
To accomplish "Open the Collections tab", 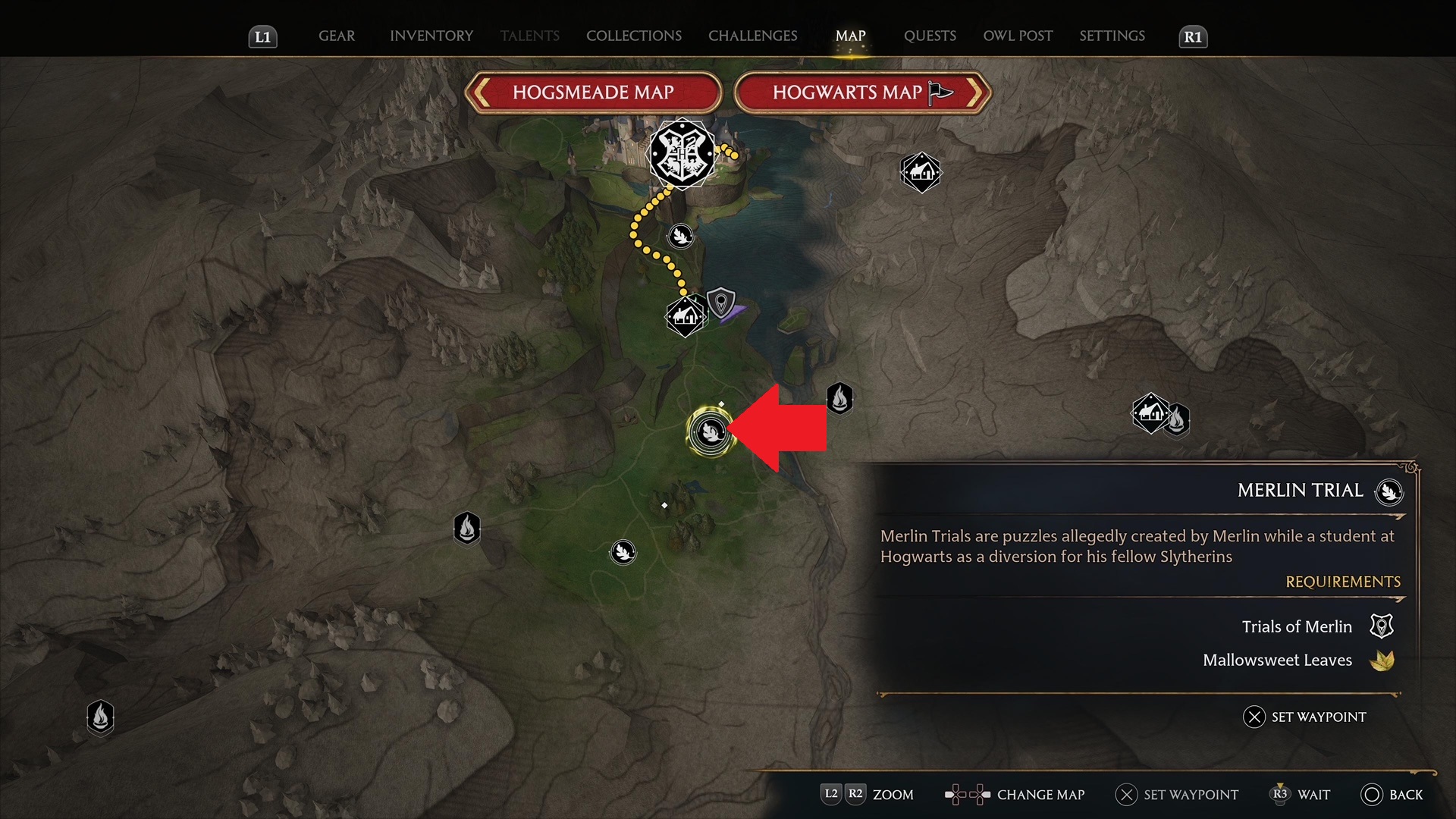I will (633, 36).
